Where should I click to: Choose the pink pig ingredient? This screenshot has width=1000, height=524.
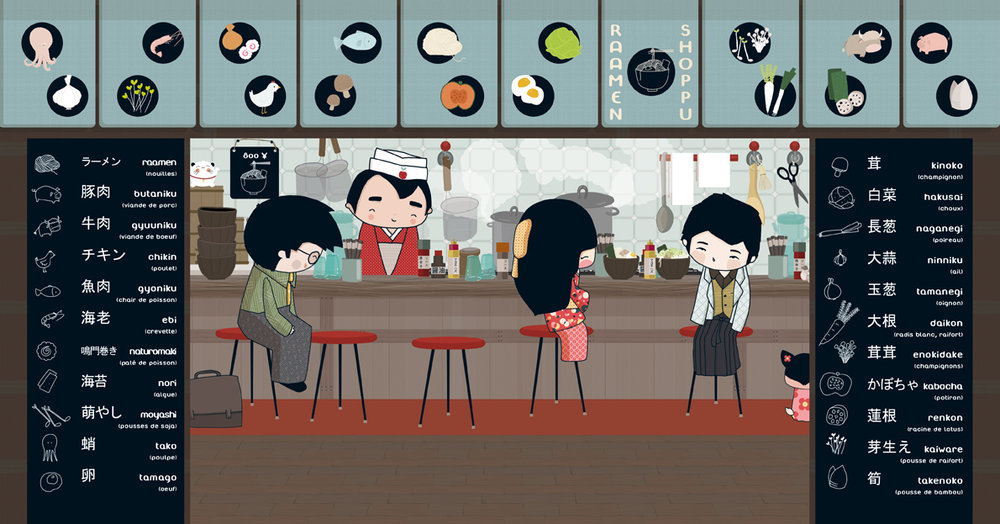click(x=931, y=43)
